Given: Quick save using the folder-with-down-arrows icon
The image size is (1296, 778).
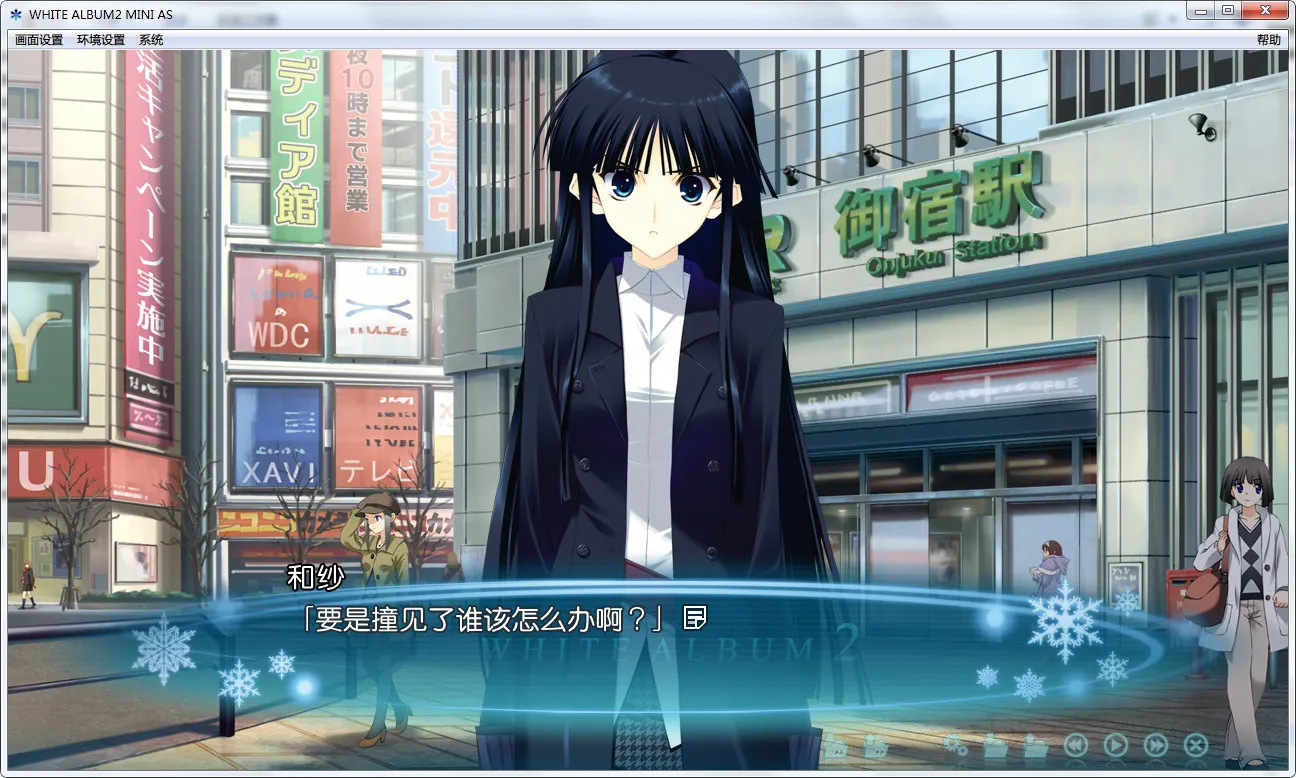Looking at the screenshot, I should coord(837,745).
